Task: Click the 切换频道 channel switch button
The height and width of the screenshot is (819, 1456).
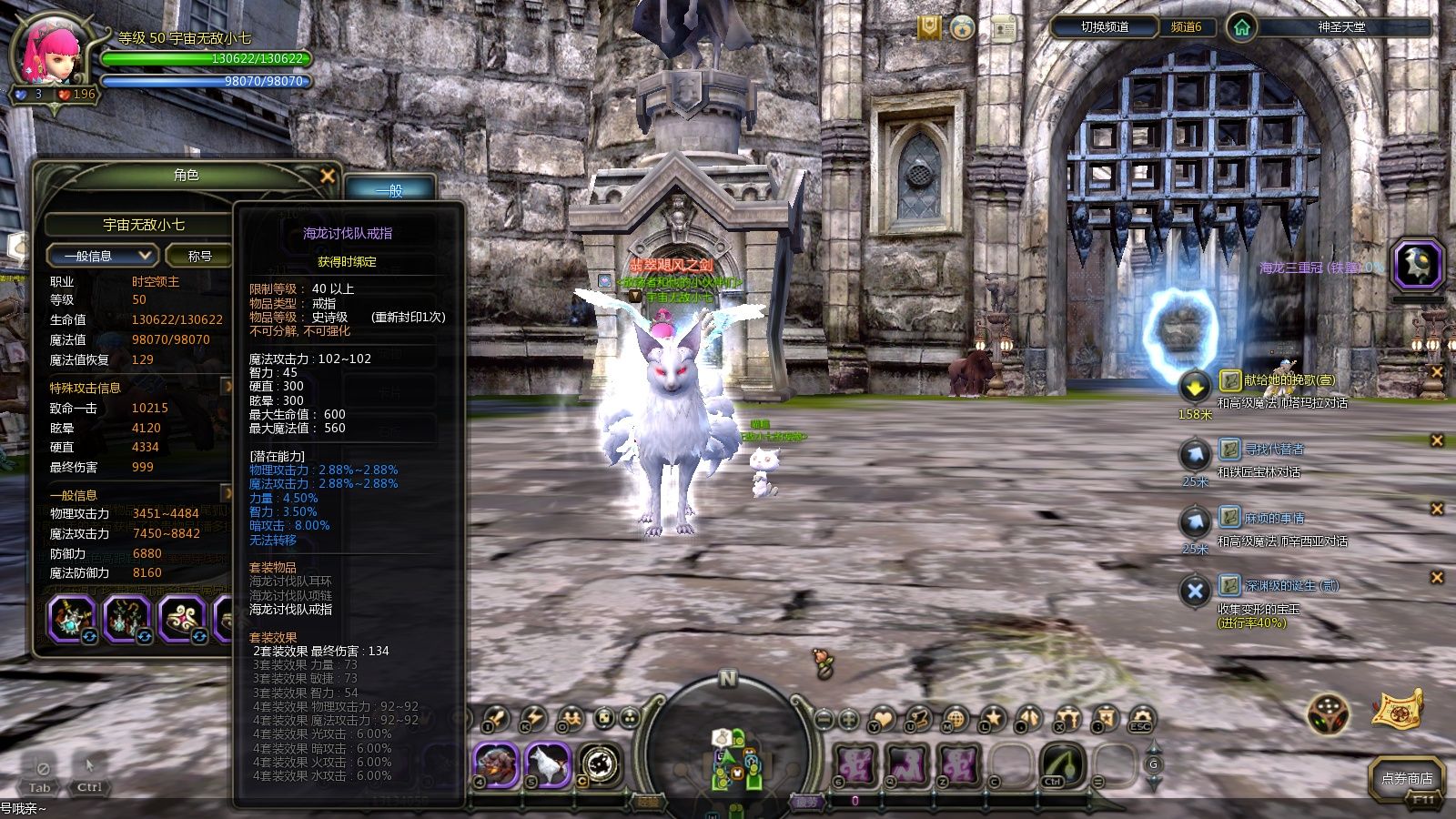Action: point(1104,27)
